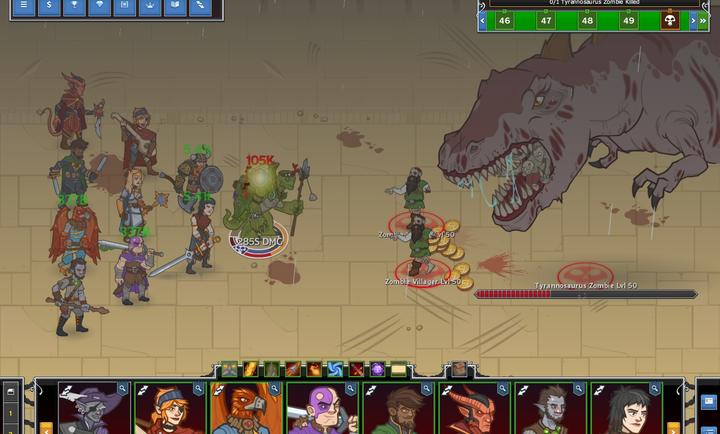Open the dollar sign shop button
720x434 pixels.
48,6
